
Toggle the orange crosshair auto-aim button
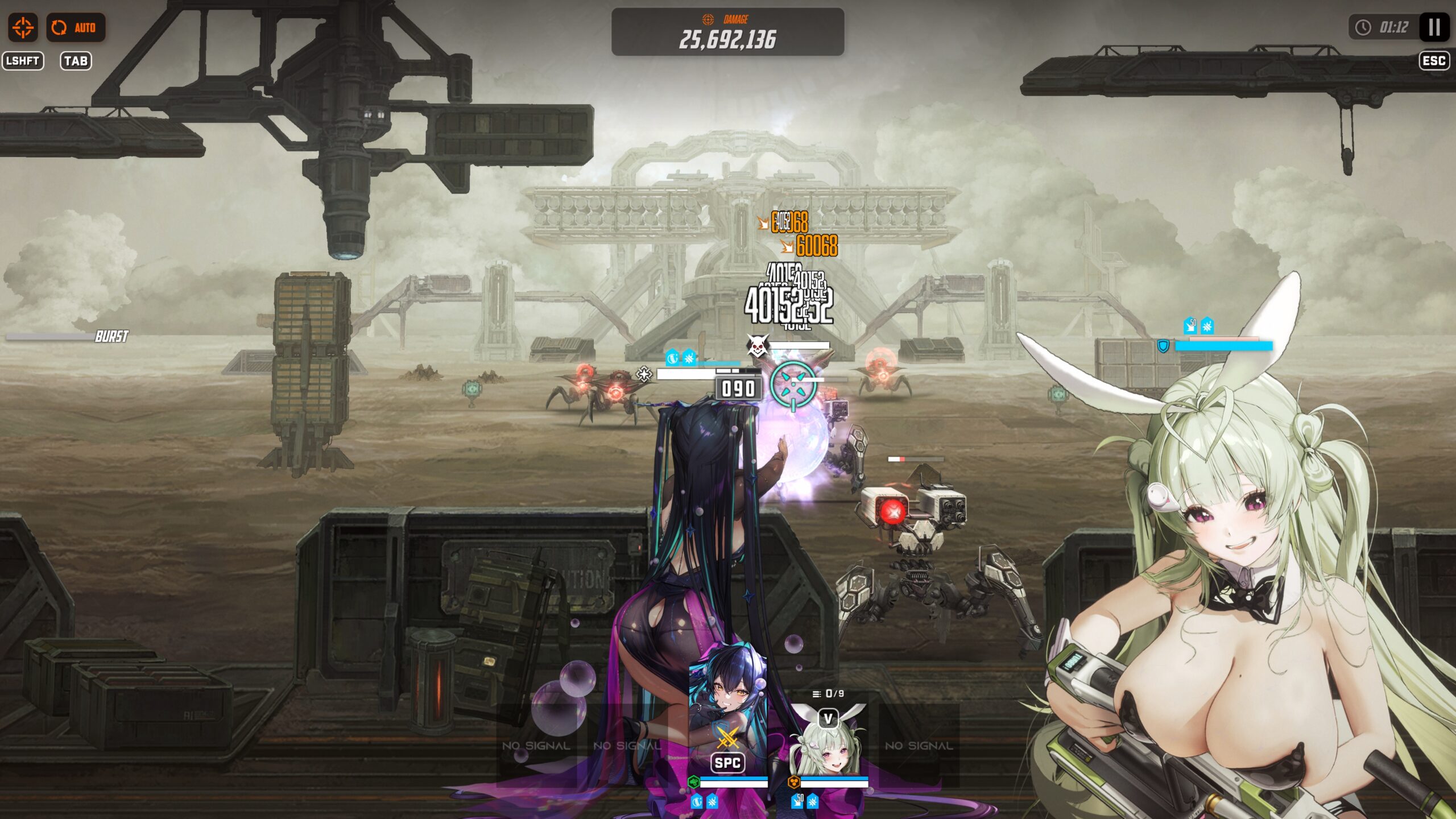click(x=23, y=27)
